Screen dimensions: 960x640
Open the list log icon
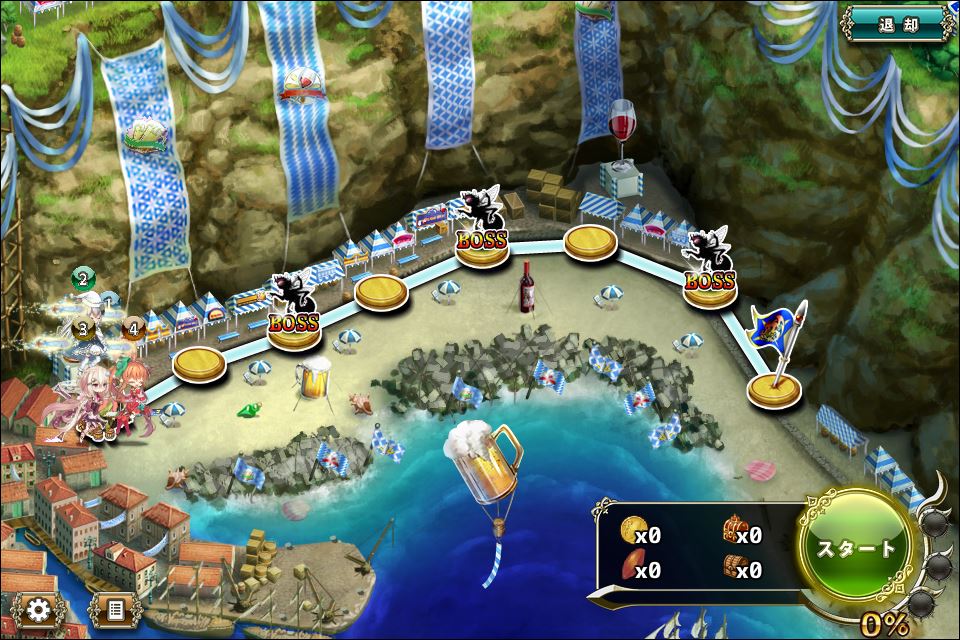(113, 609)
